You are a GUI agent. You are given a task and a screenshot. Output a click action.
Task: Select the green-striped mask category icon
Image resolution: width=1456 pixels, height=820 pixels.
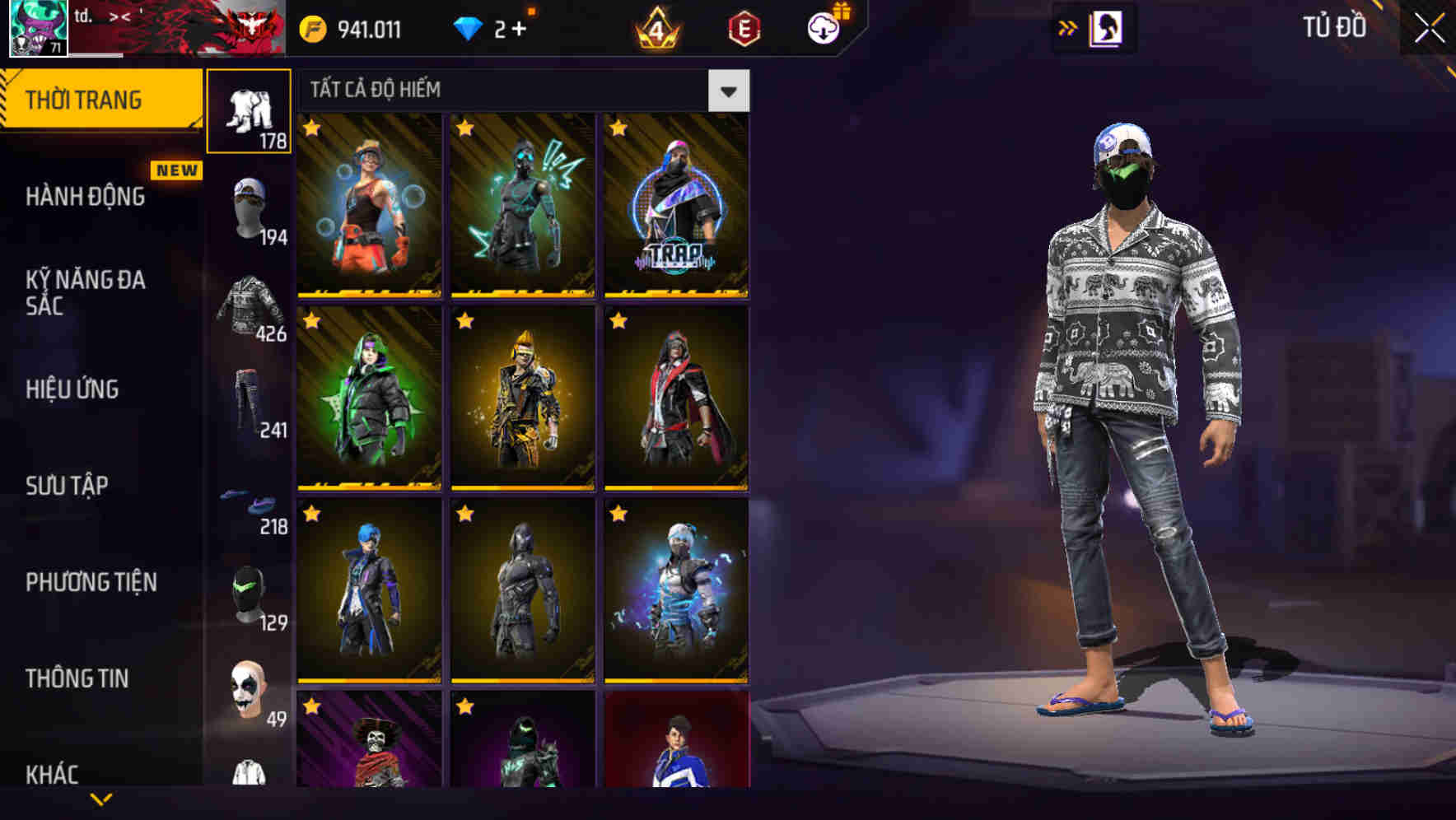click(249, 593)
